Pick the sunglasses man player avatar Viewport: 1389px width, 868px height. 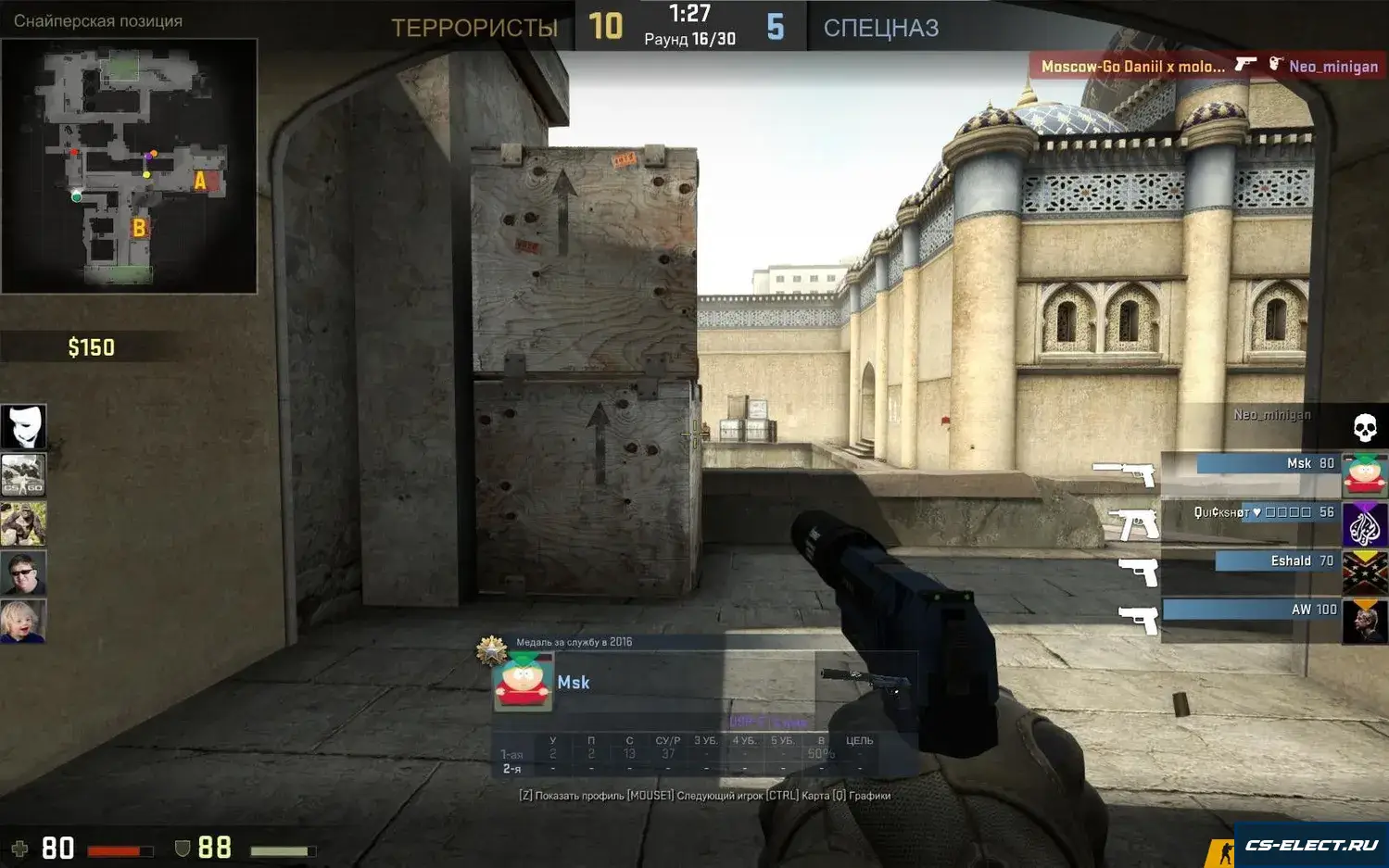(x=23, y=572)
